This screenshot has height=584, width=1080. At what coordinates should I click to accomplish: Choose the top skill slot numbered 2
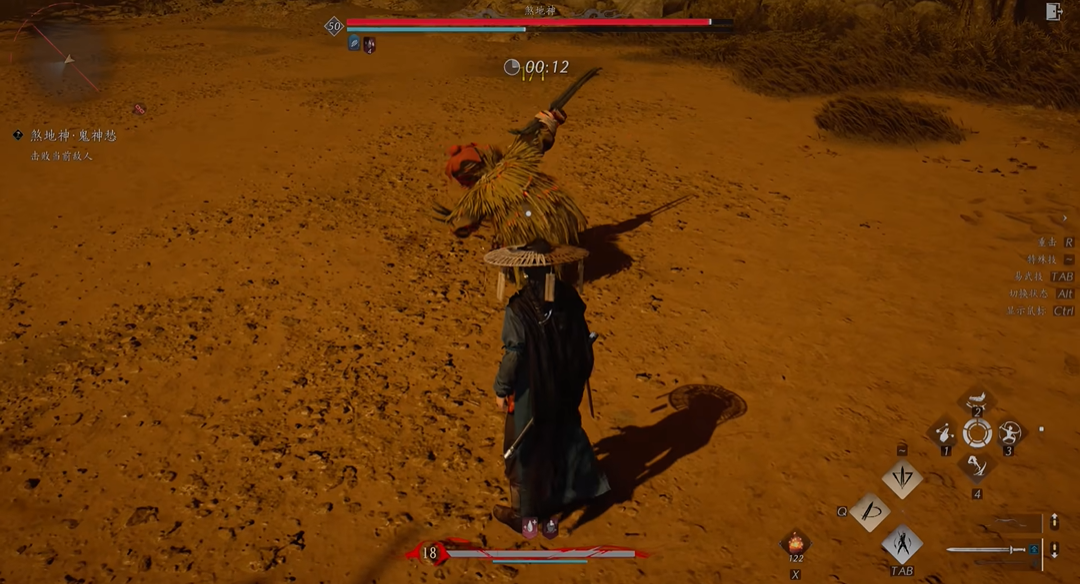977,400
